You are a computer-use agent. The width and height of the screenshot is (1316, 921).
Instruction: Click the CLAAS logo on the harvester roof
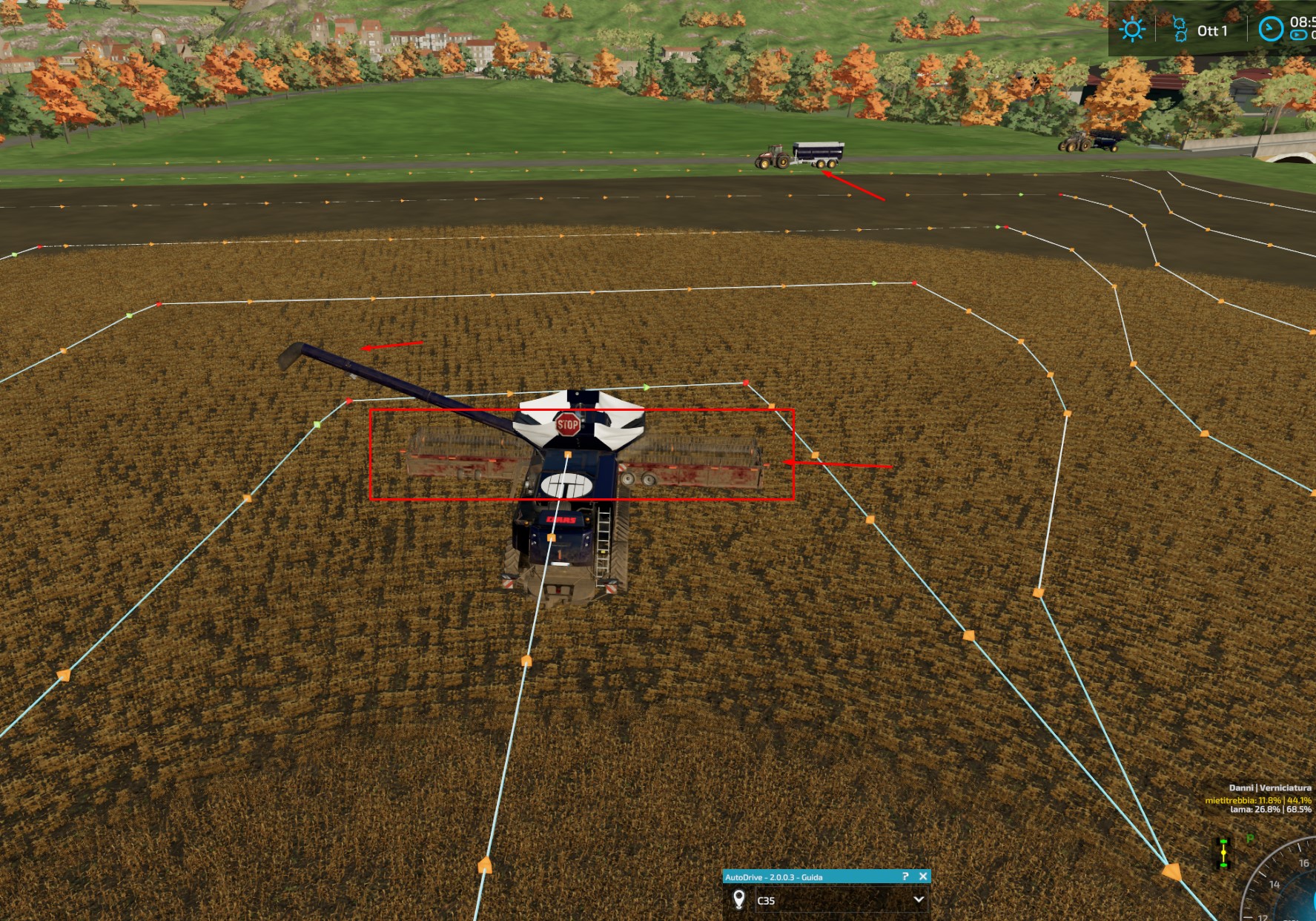561,521
